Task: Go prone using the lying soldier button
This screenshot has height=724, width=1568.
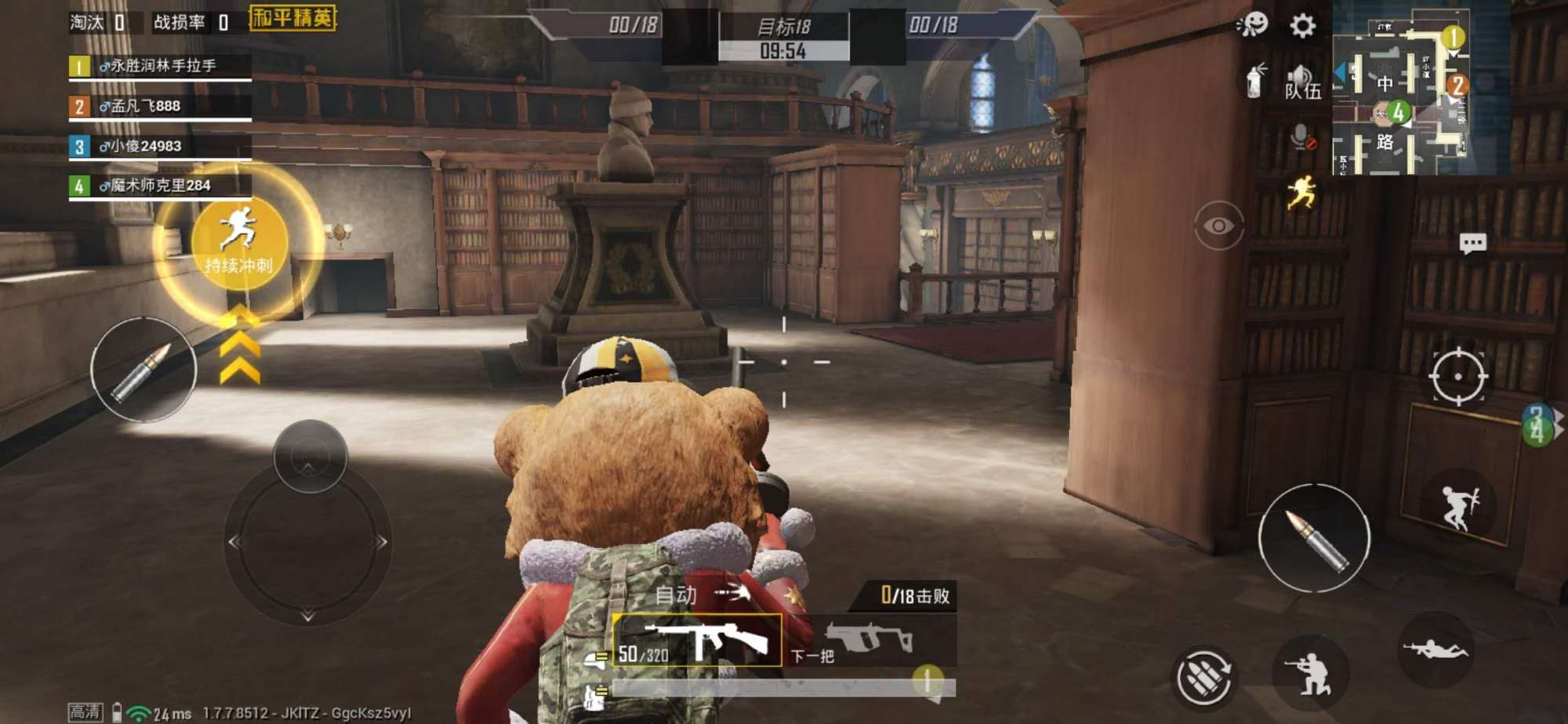Action: 1435,649
